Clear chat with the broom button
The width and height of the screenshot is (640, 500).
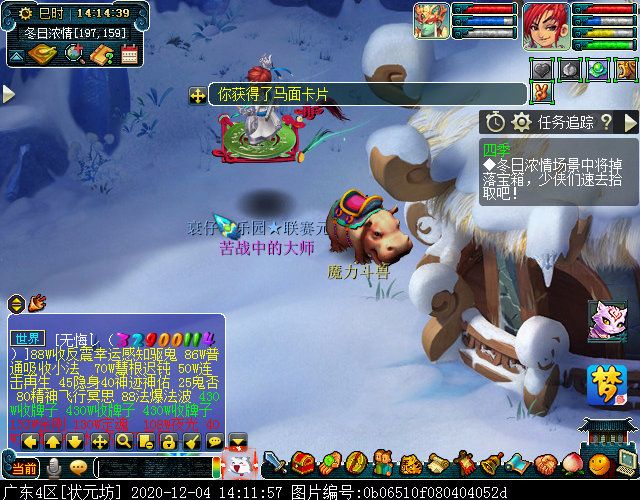191,441
